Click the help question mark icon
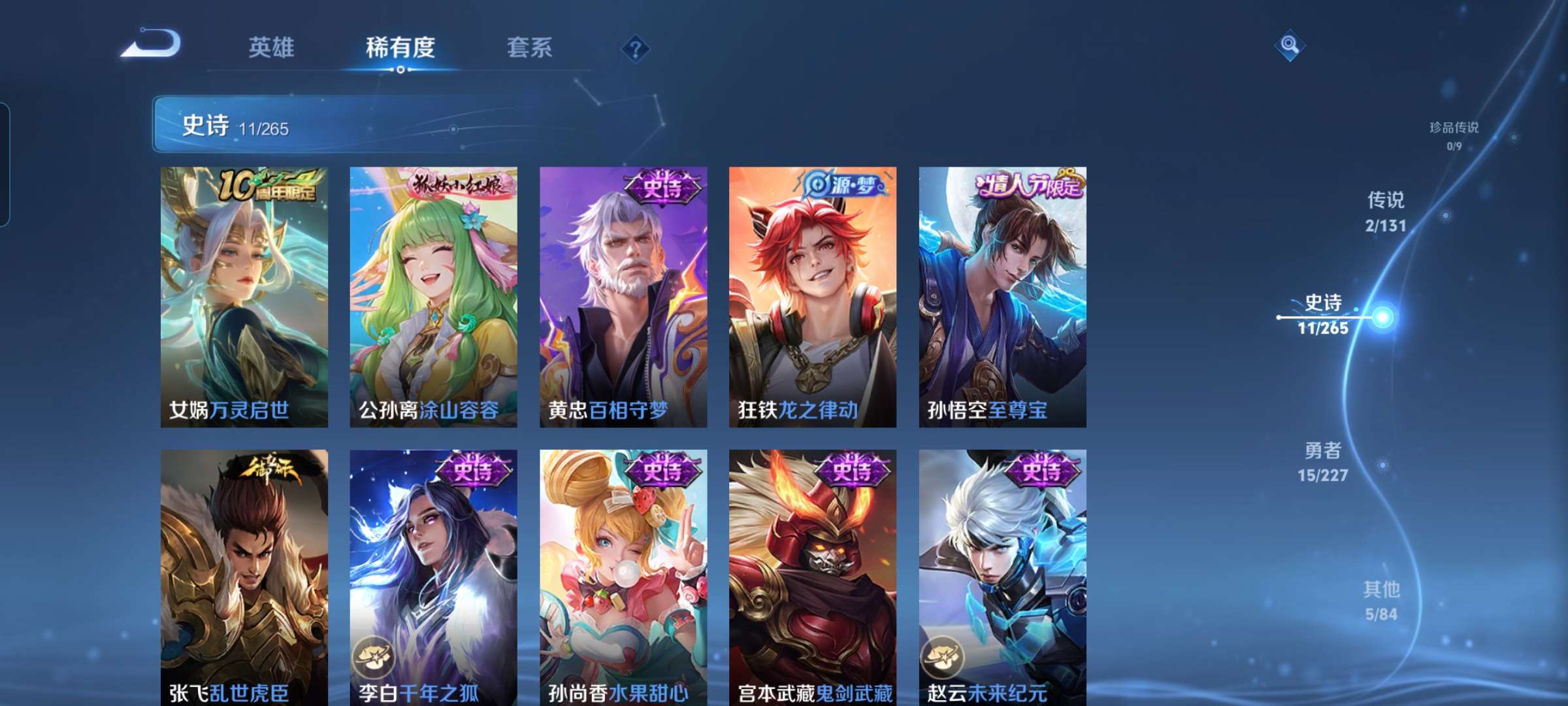1568x706 pixels. tap(636, 48)
